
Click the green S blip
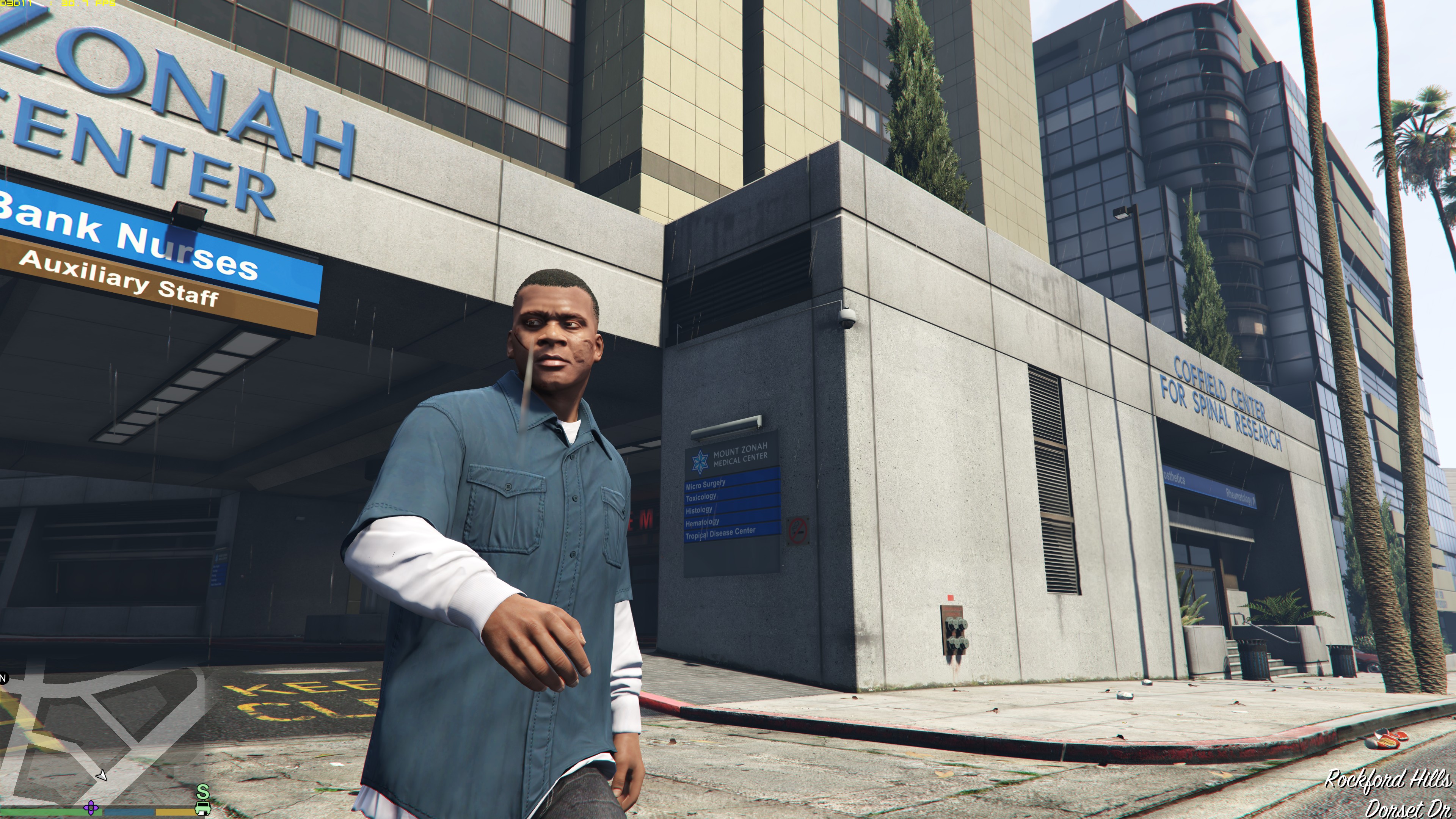pos(202,791)
